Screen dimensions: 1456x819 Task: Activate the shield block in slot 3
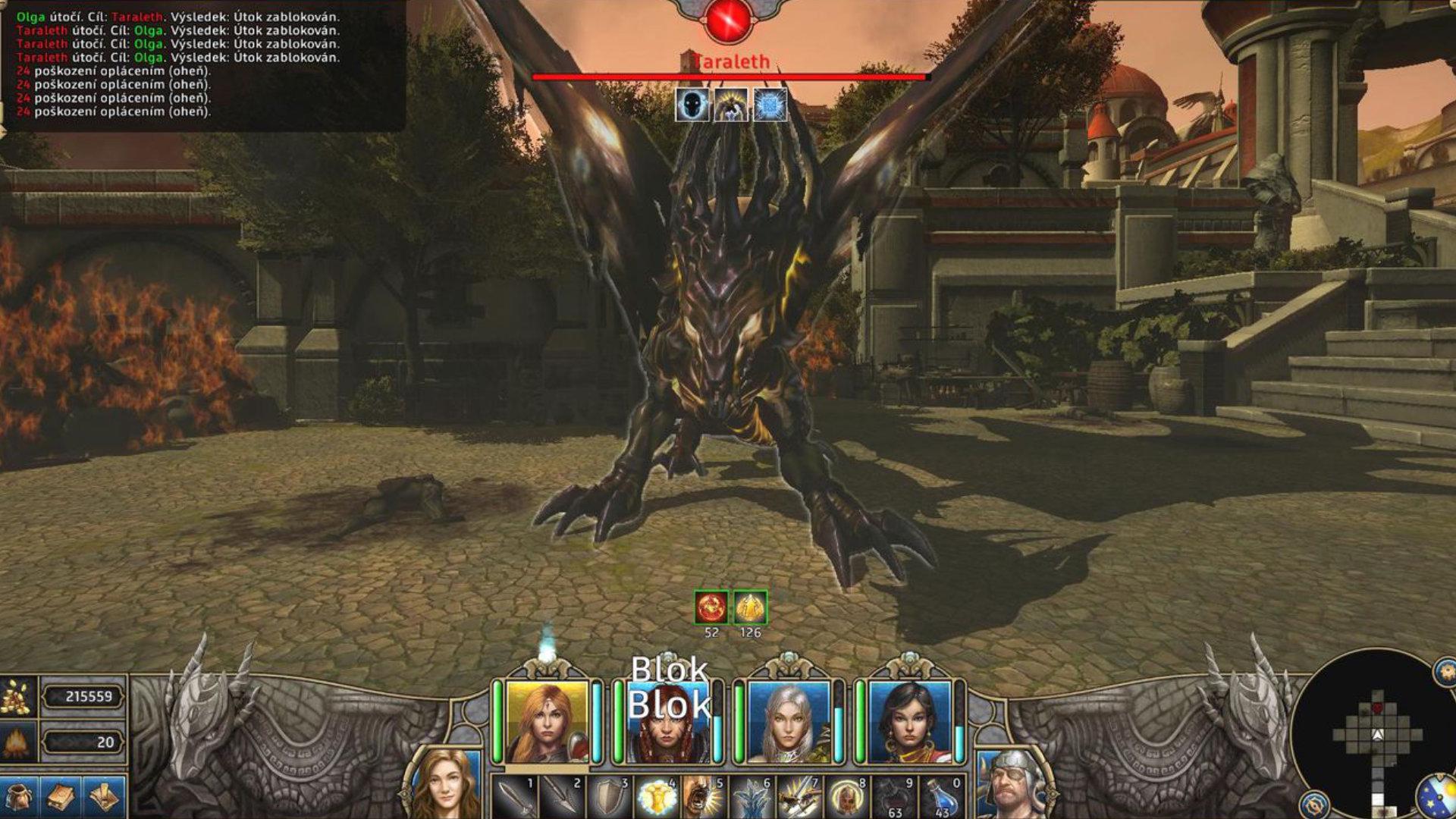tap(609, 796)
